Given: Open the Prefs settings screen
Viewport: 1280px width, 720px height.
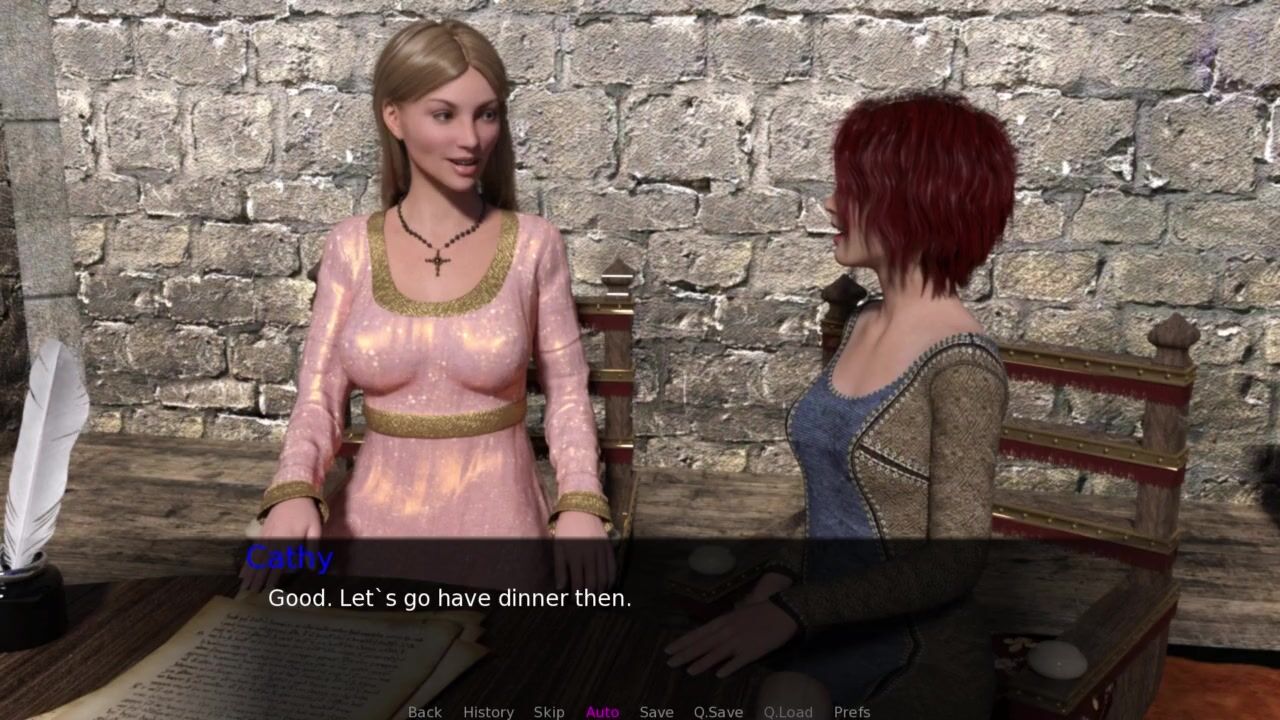Looking at the screenshot, I should click(x=852, y=712).
